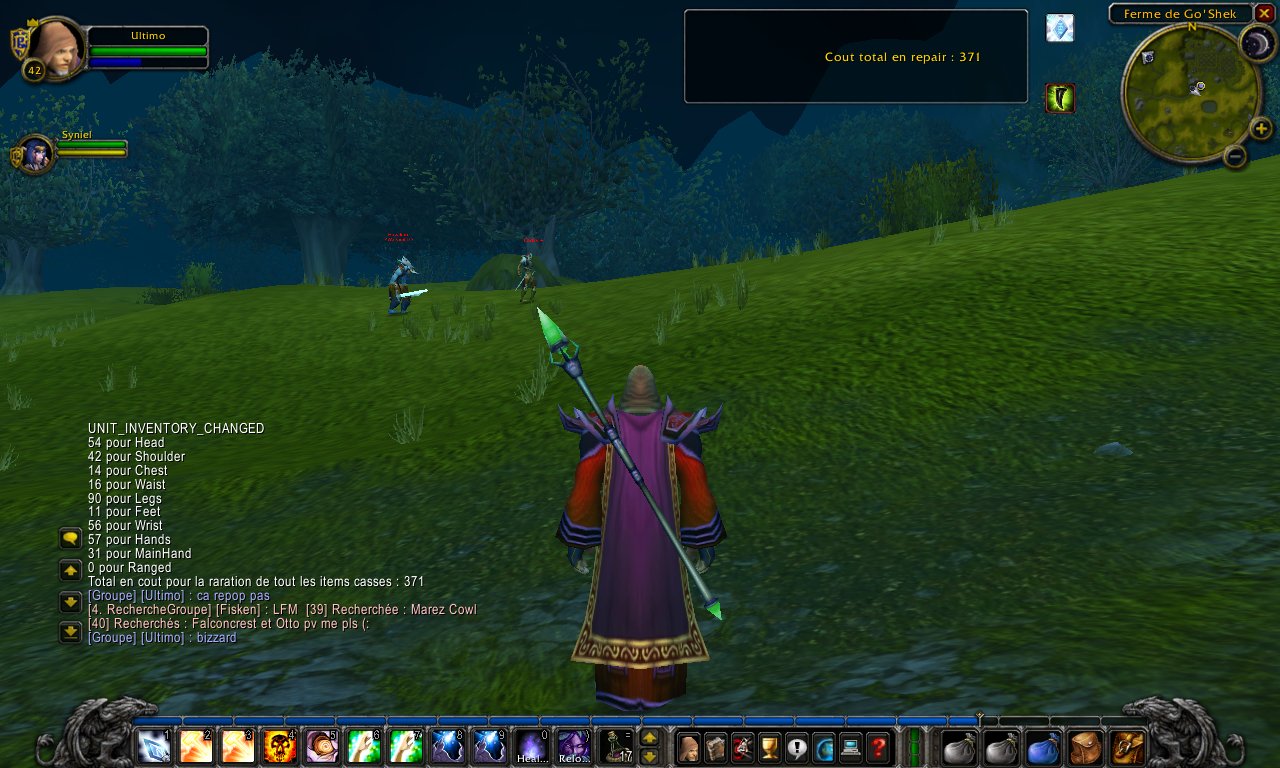The height and width of the screenshot is (768, 1280).
Task: Select Ultimo's player portrait
Action: (55, 47)
